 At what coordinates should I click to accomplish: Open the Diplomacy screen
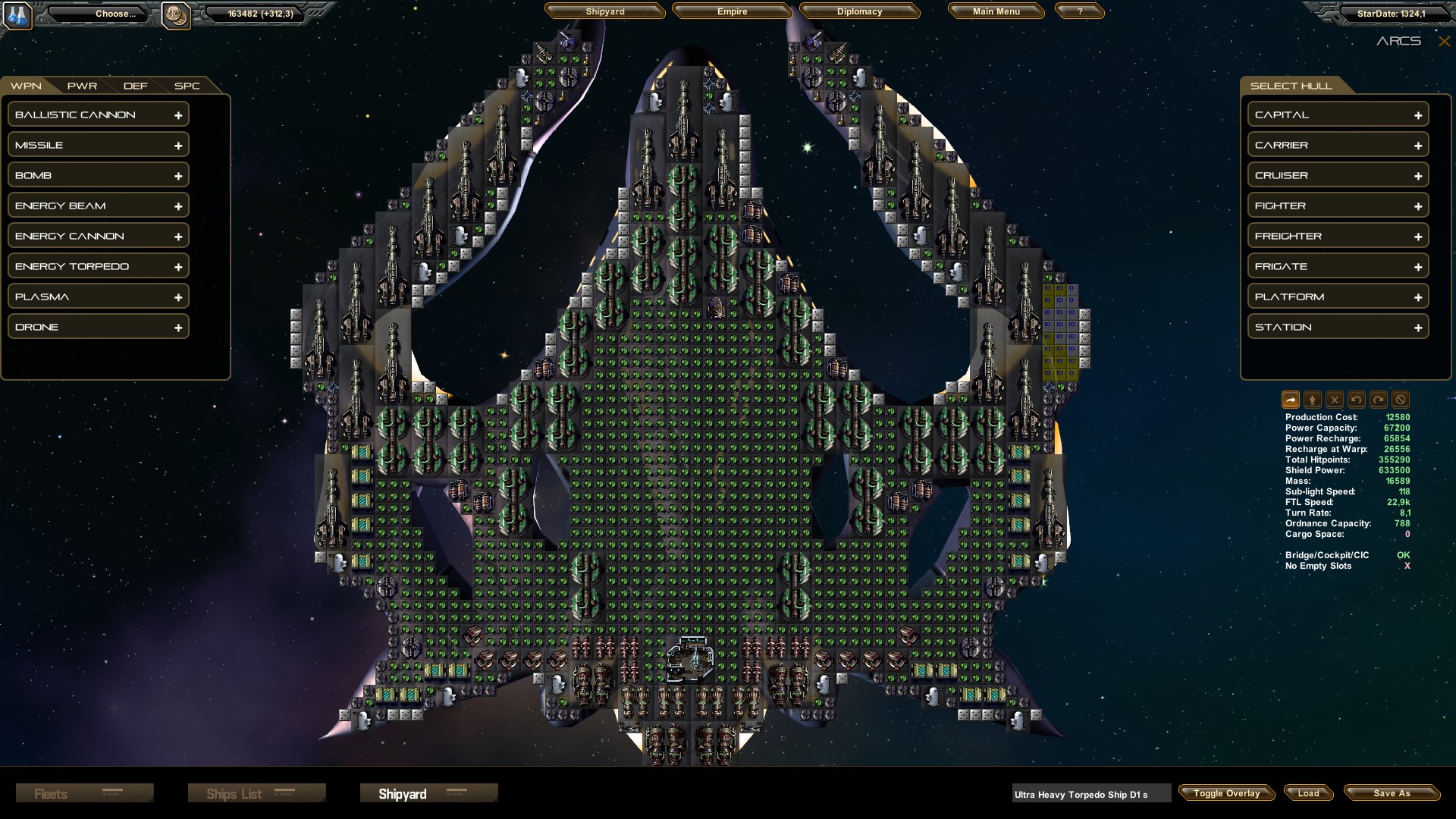coord(859,11)
